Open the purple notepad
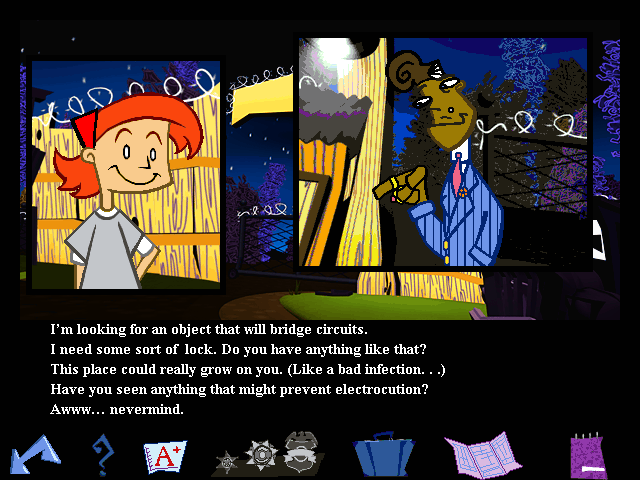640x480 pixels. [x=589, y=456]
